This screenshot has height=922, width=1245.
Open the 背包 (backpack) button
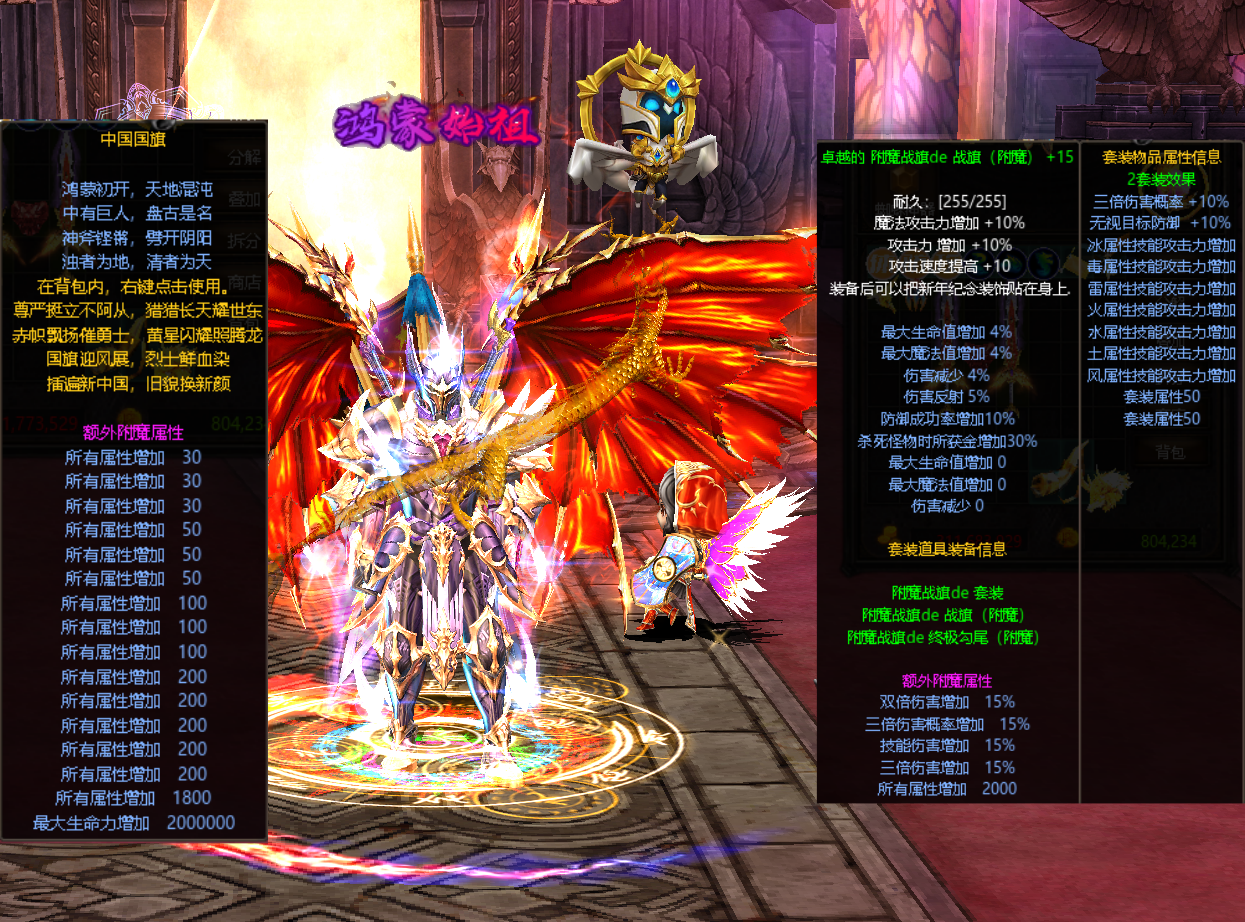(1170, 452)
